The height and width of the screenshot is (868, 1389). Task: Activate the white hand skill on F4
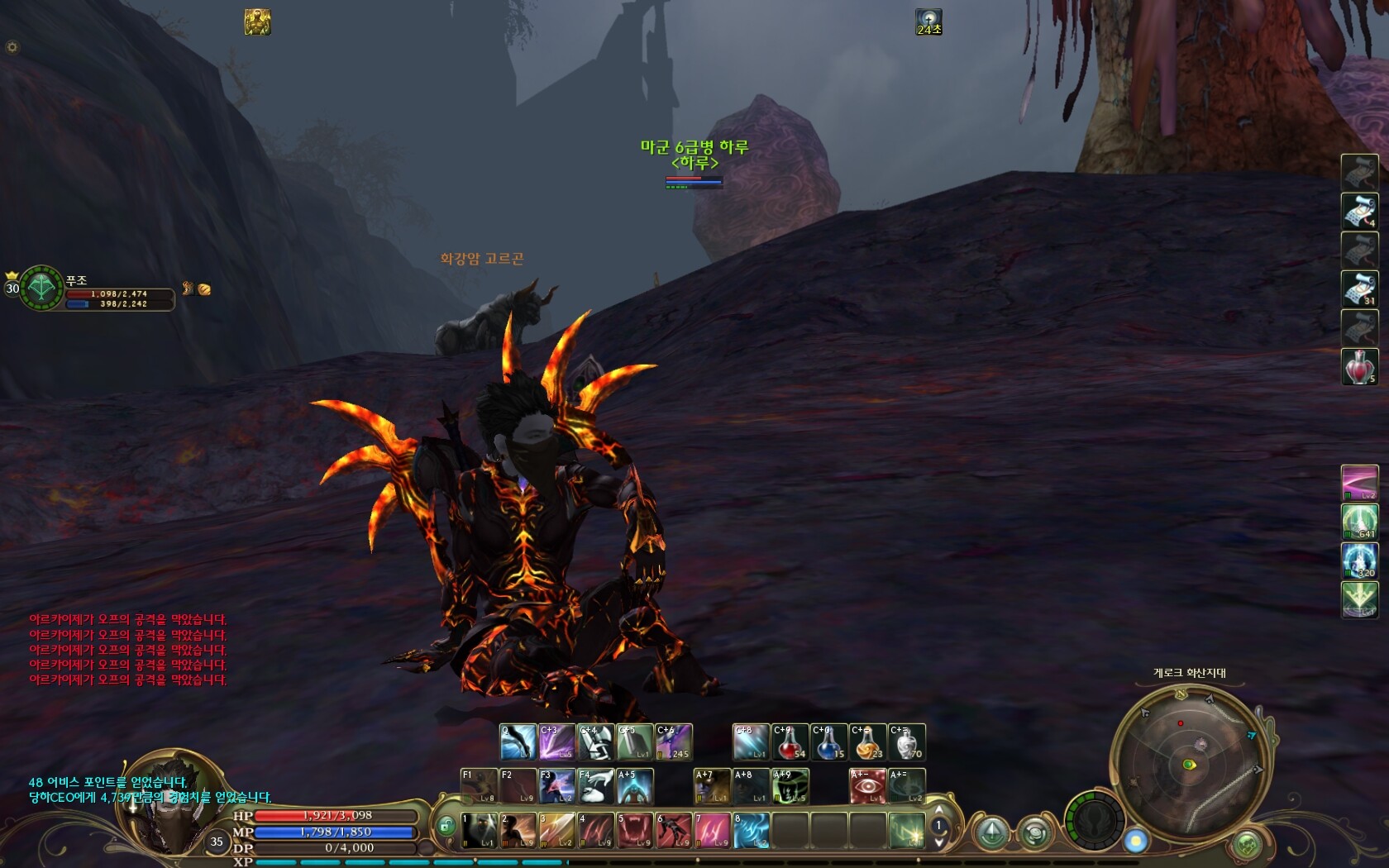(x=595, y=786)
